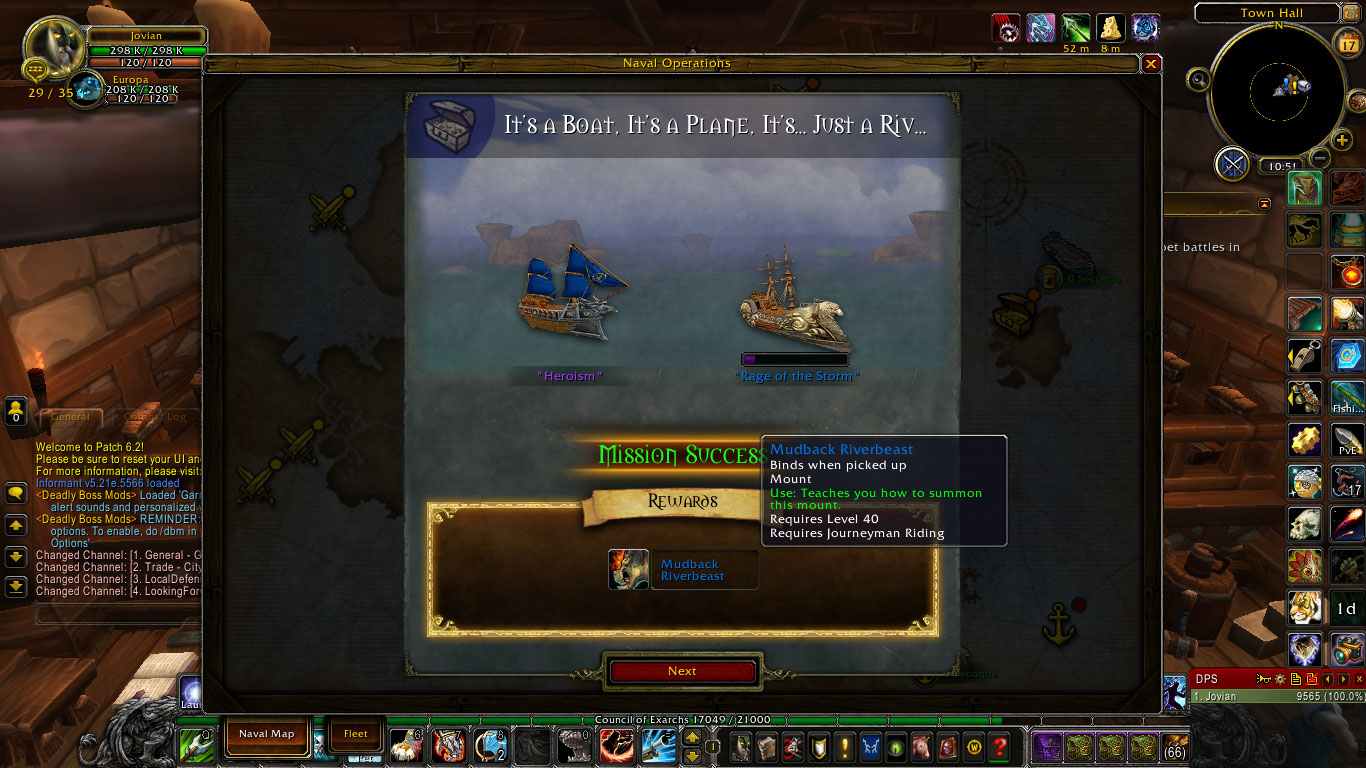Zoom in the minimap with plus button
1366x768 pixels.
click(x=1342, y=140)
